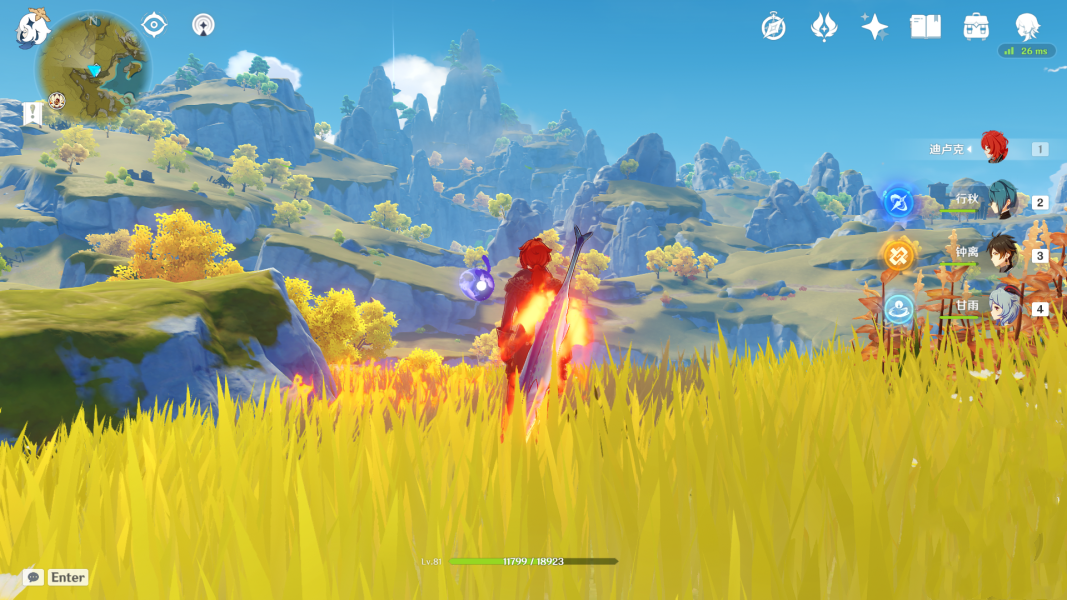
Task: Select party member 迪卢克
Action: (993, 148)
